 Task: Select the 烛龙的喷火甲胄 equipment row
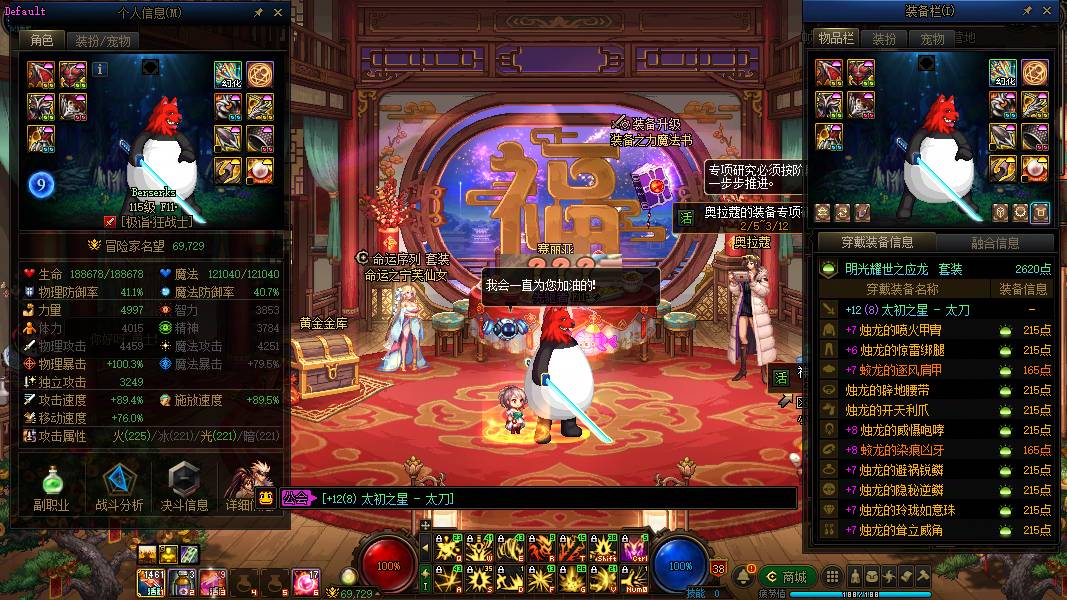point(934,330)
